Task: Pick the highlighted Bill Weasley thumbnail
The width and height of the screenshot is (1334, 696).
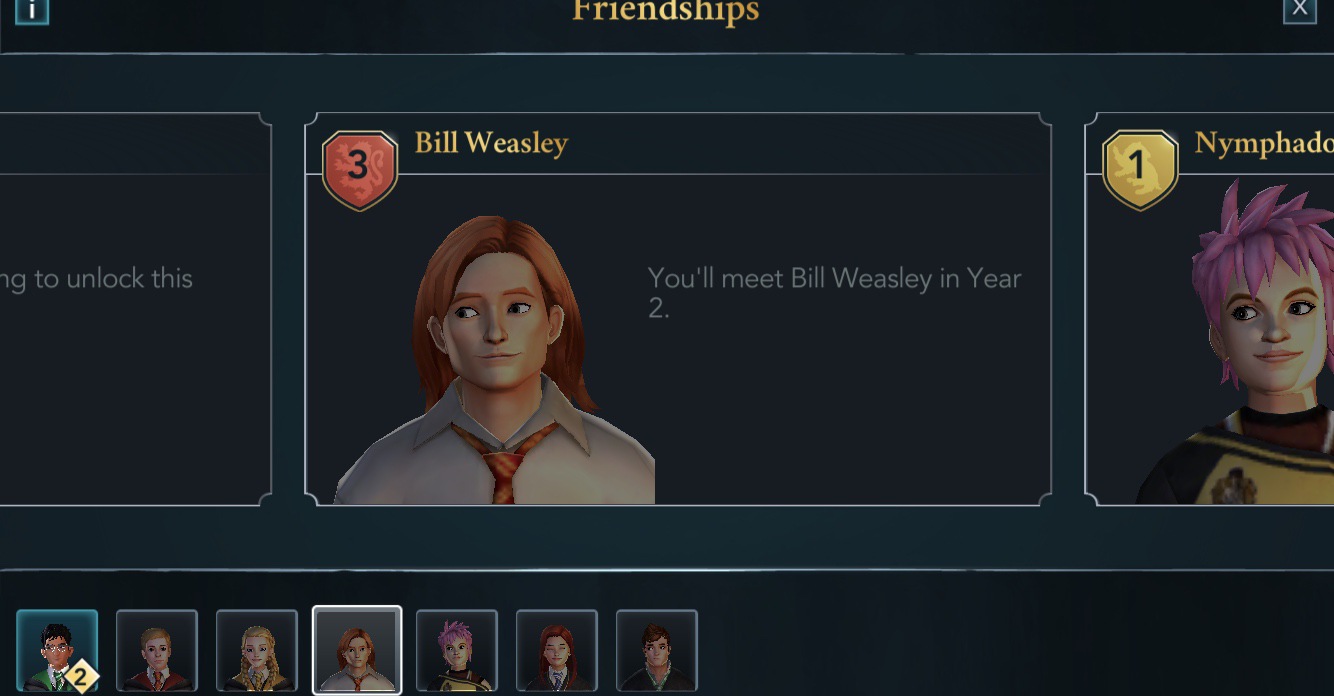Action: pyautogui.click(x=357, y=650)
